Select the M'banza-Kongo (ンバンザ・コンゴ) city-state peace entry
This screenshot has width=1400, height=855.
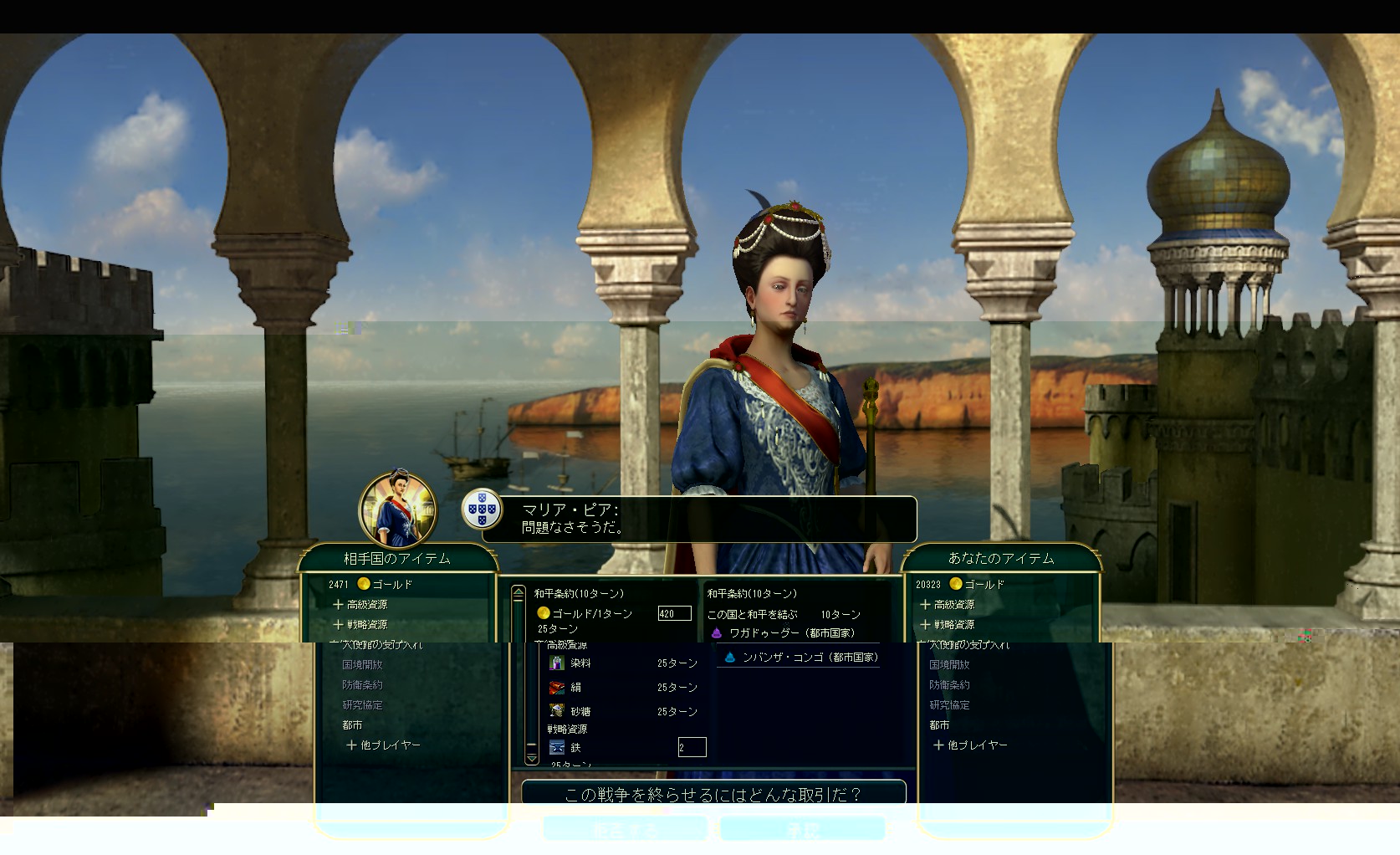tap(809, 658)
